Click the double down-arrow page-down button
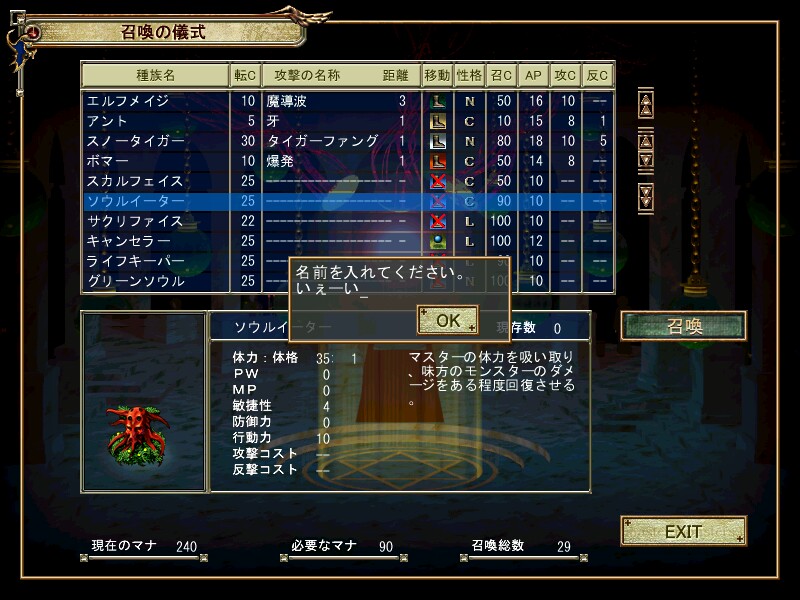Image resolution: width=800 pixels, height=600 pixels. click(645, 191)
